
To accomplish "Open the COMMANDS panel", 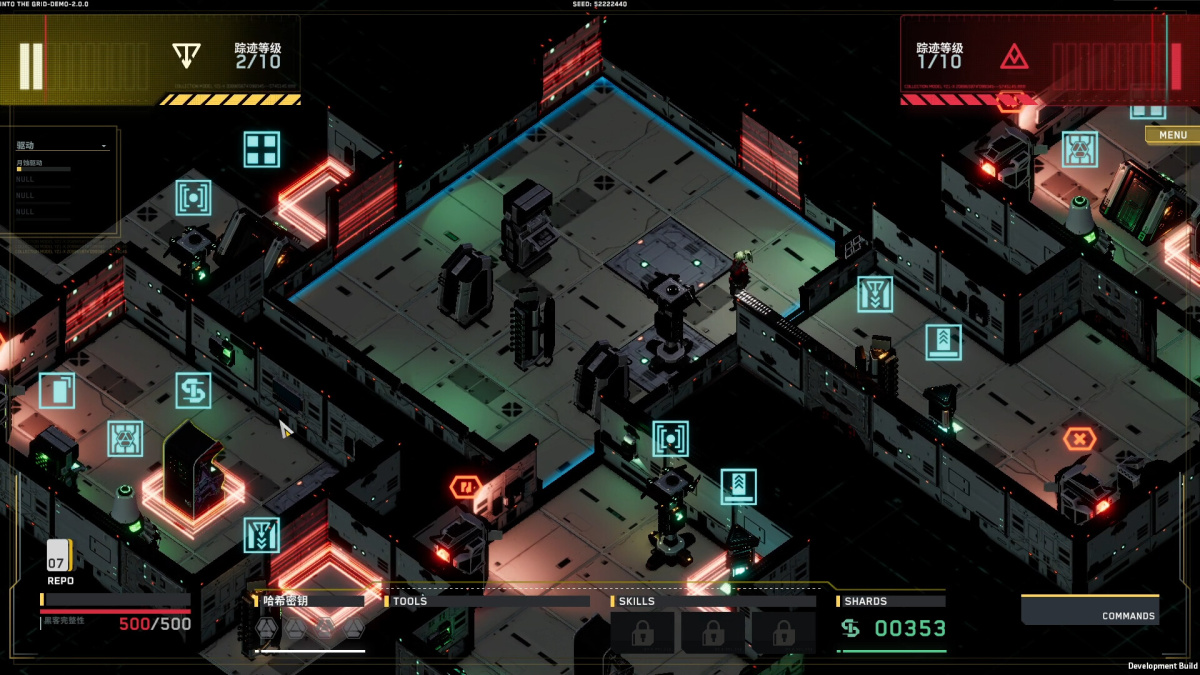I will [x=1090, y=610].
